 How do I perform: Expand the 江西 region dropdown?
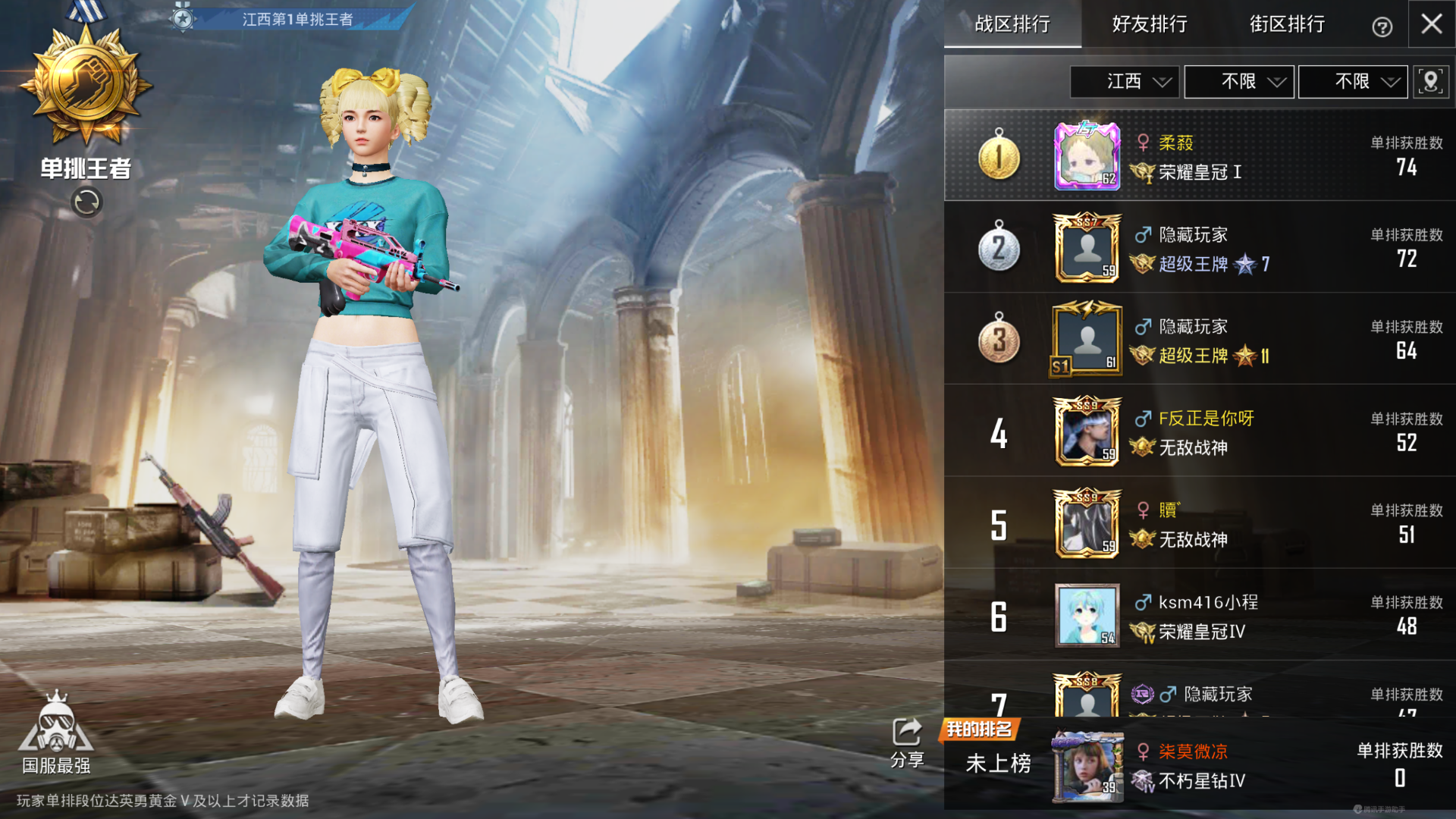[1125, 82]
